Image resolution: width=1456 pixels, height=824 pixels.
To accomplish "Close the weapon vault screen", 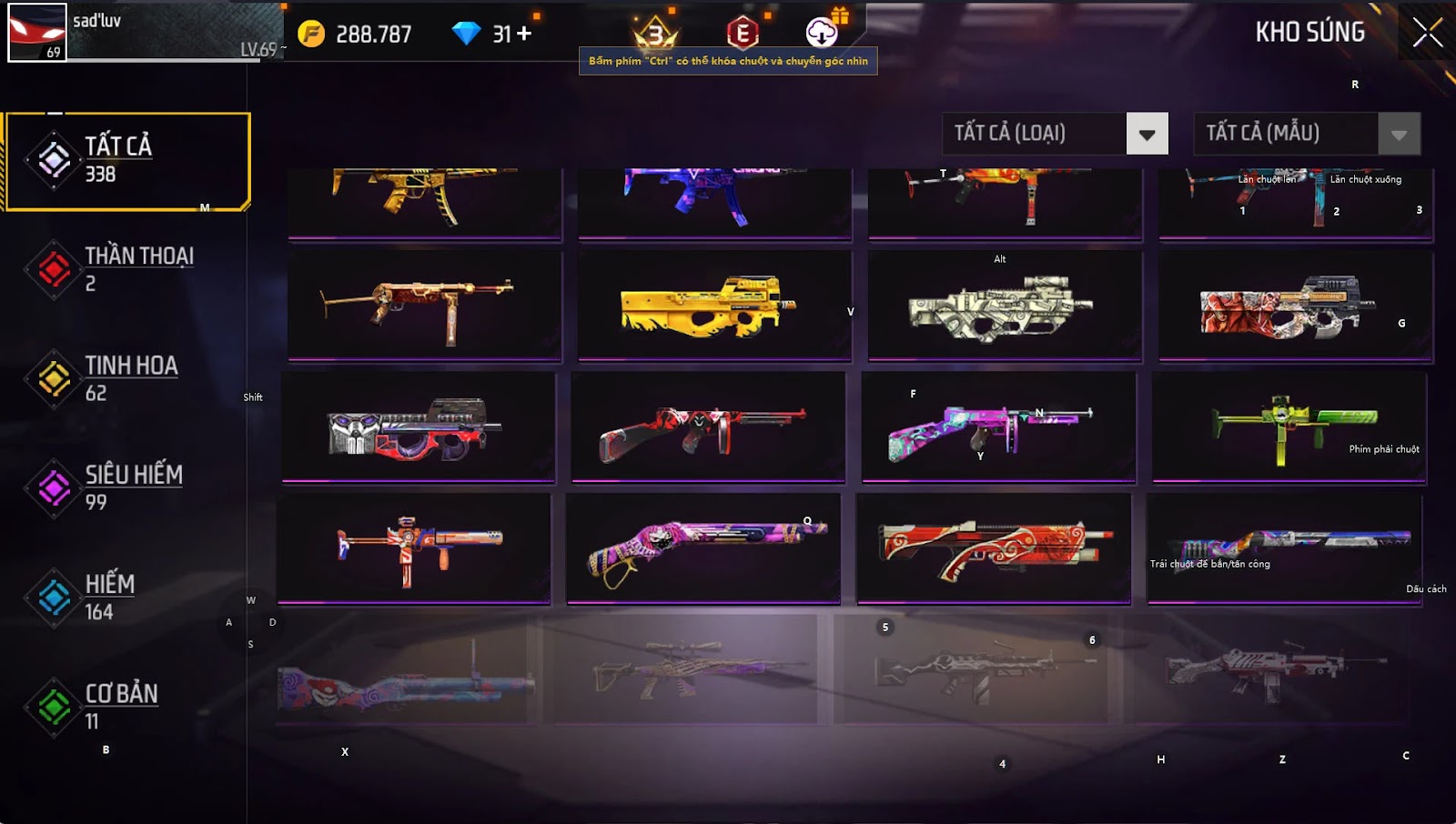I will click(x=1427, y=33).
